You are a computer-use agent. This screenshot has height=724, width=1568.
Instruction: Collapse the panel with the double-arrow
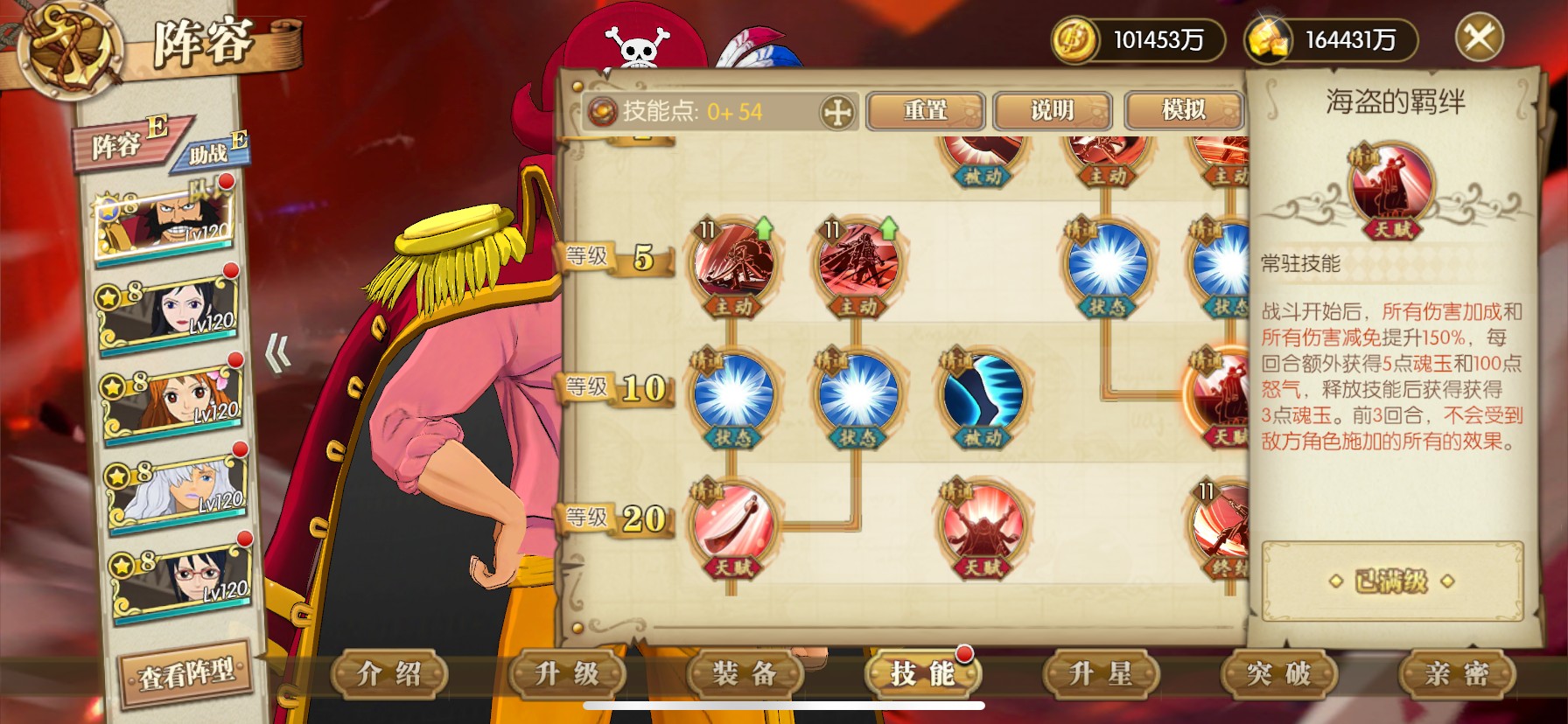(278, 354)
